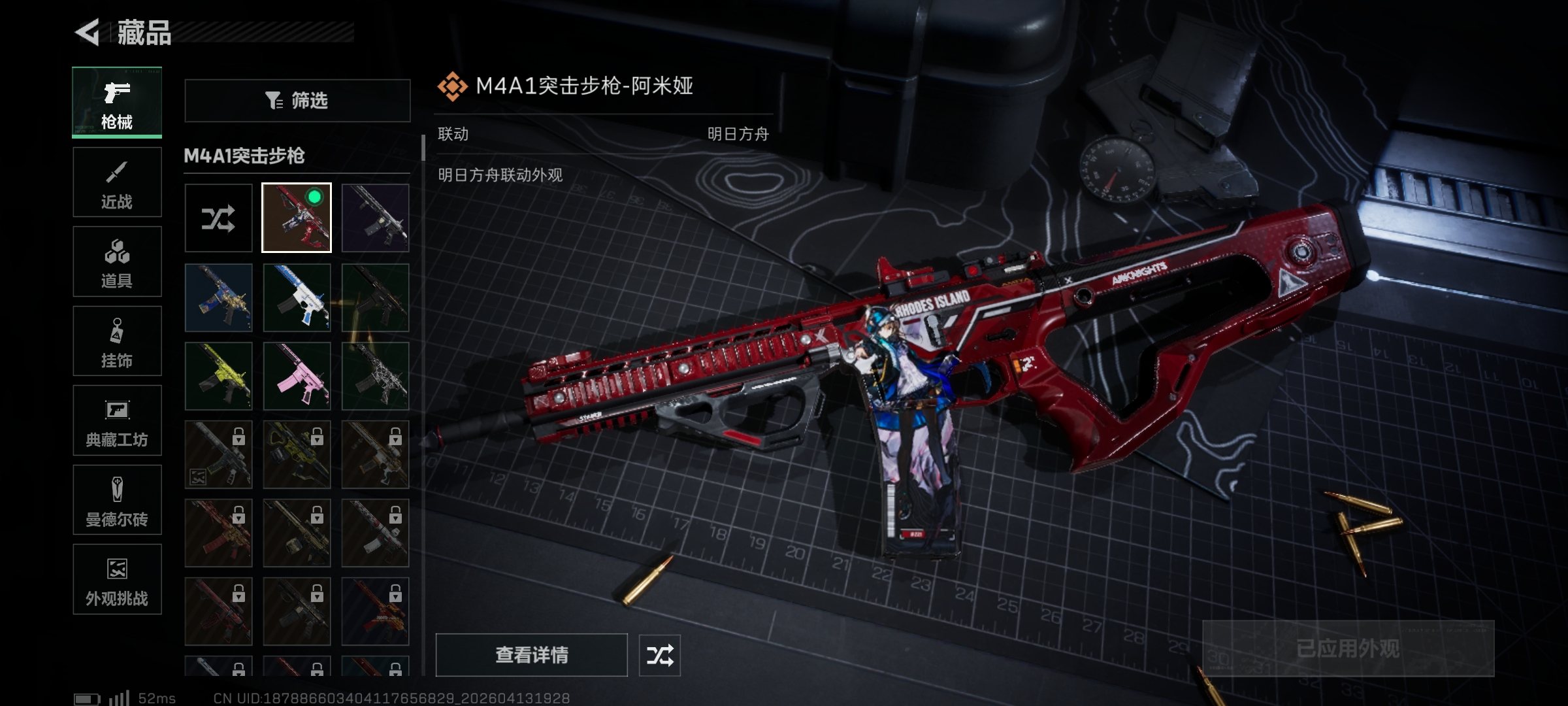Select the 枪械 firearms tab
Viewport: 1568px width, 706px height.
click(117, 103)
